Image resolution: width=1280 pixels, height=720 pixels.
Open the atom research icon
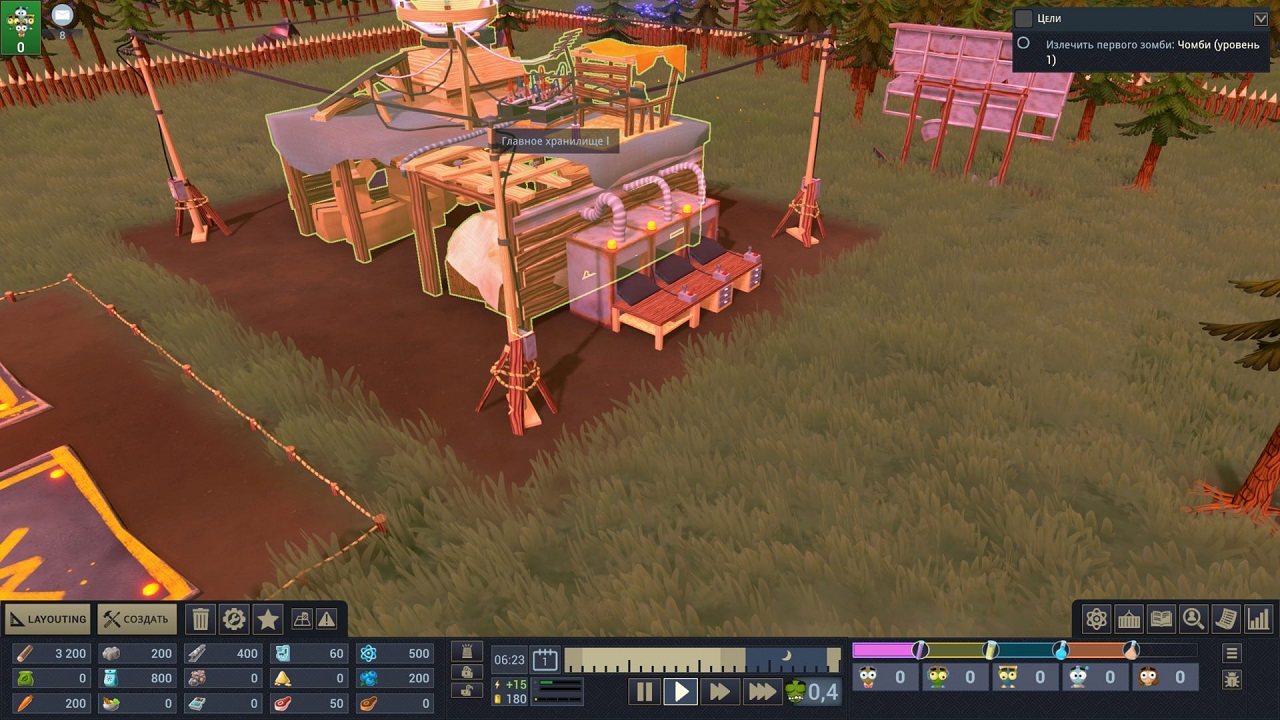pyautogui.click(x=1097, y=619)
